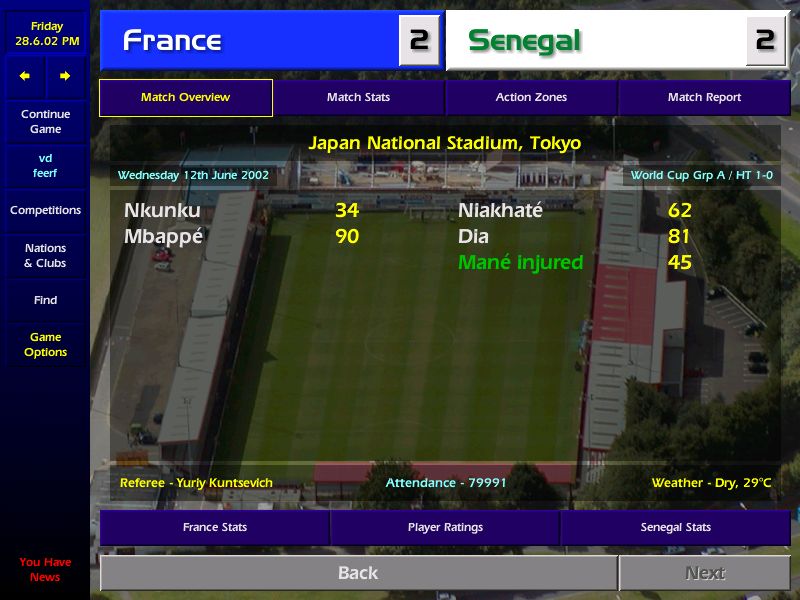Click the France team name header
The height and width of the screenshot is (600, 800).
[x=172, y=41]
